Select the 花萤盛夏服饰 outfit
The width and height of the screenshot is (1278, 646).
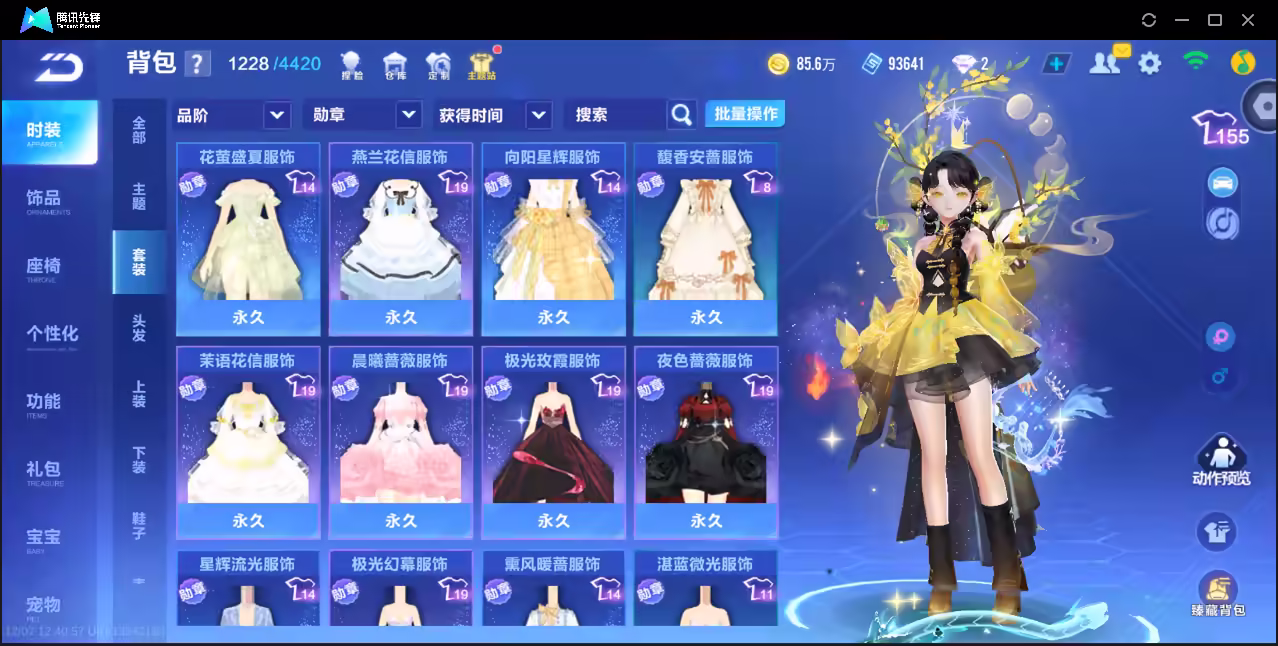click(248, 238)
